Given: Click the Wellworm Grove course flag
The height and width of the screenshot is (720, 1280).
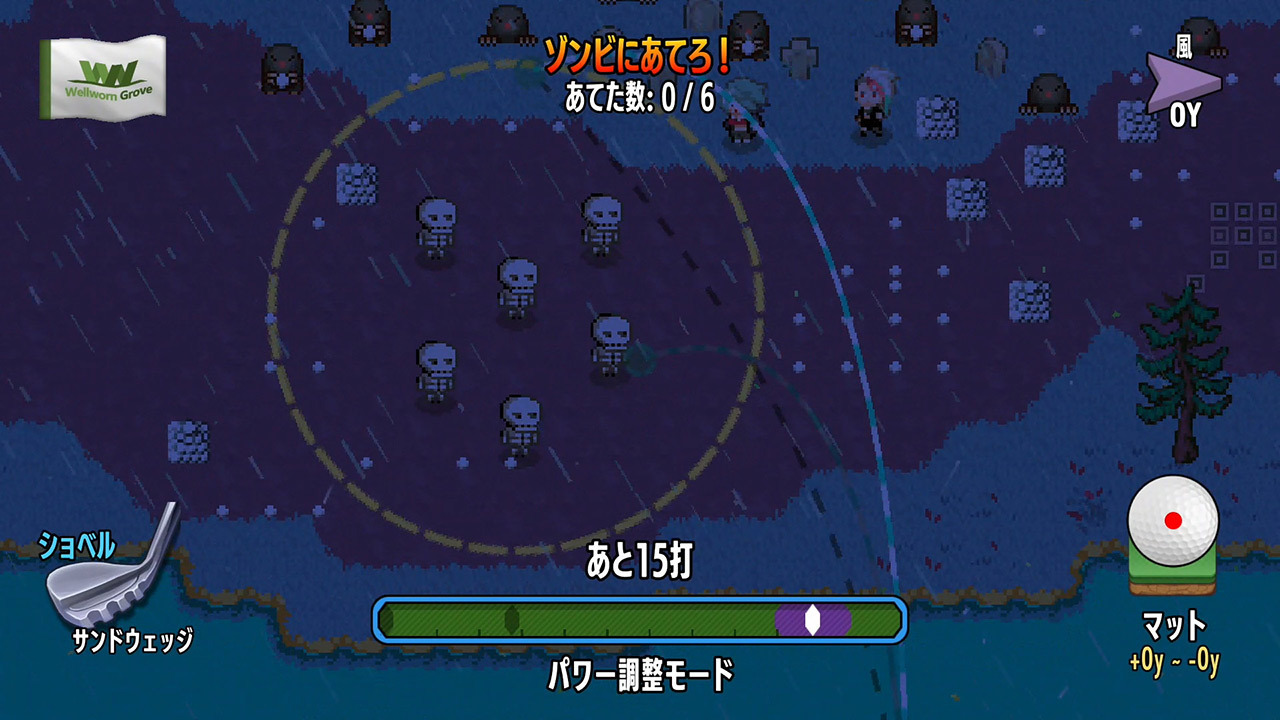Looking at the screenshot, I should (103, 75).
